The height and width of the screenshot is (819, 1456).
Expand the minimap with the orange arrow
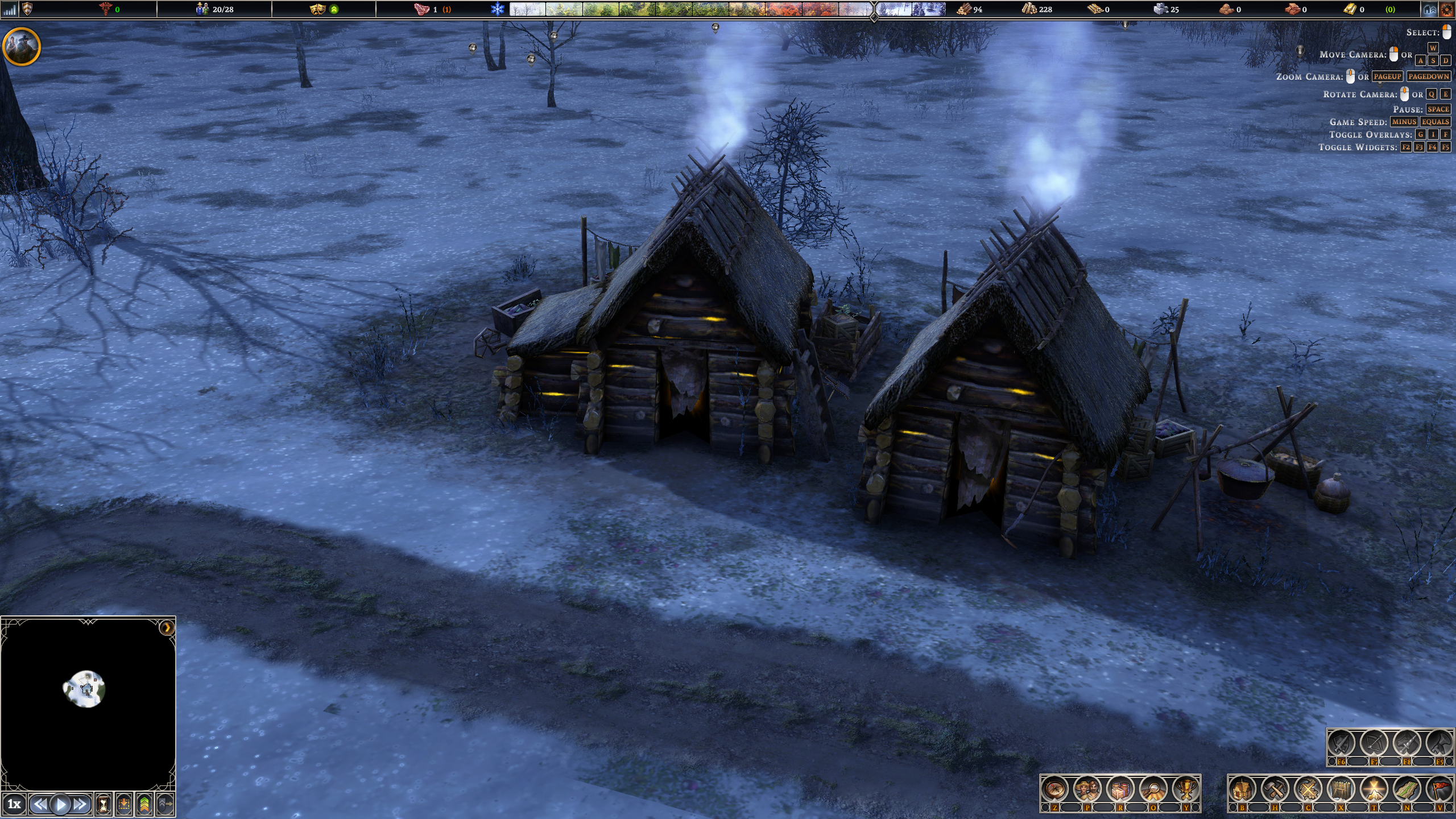coord(167,628)
